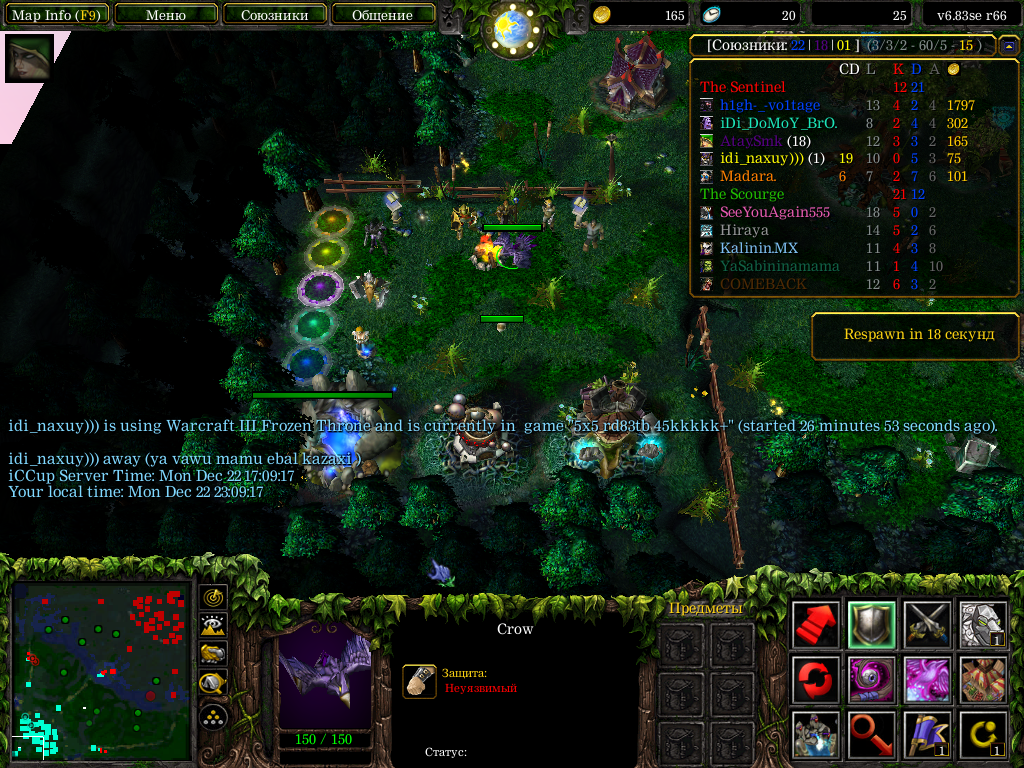The height and width of the screenshot is (768, 1024).
Task: Issue the Move command red arrow
Action: click(x=815, y=624)
